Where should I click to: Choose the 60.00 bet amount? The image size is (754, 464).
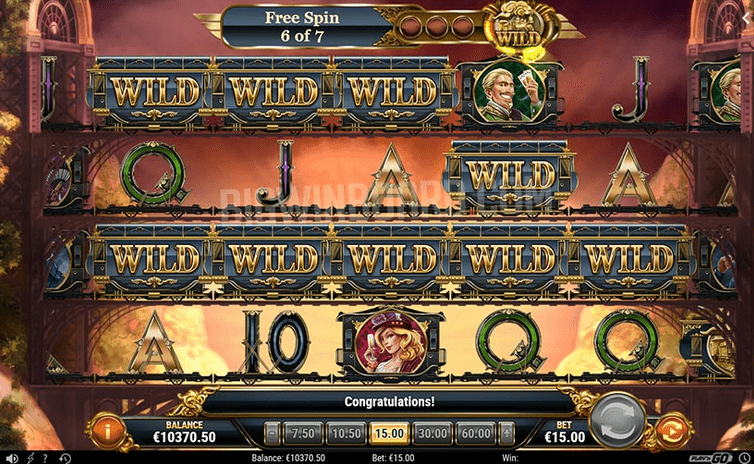(x=476, y=433)
